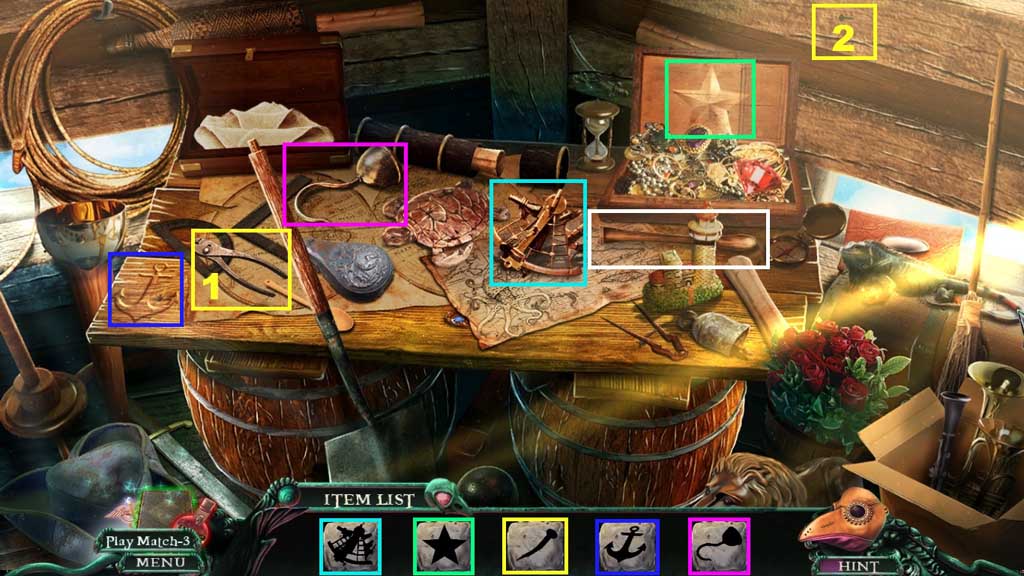Select the anchor silhouette tile
This screenshot has width=1024, height=576.
tap(627, 546)
